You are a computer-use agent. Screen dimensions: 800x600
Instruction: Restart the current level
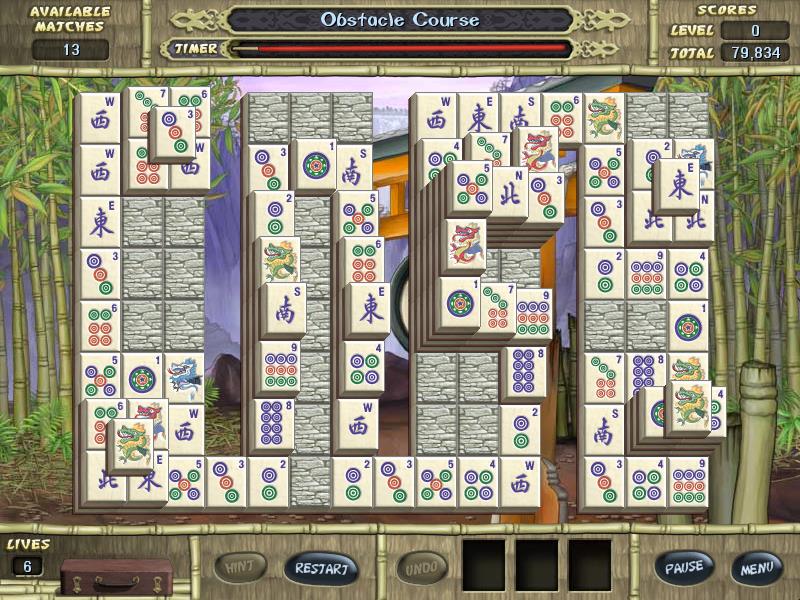coord(321,569)
